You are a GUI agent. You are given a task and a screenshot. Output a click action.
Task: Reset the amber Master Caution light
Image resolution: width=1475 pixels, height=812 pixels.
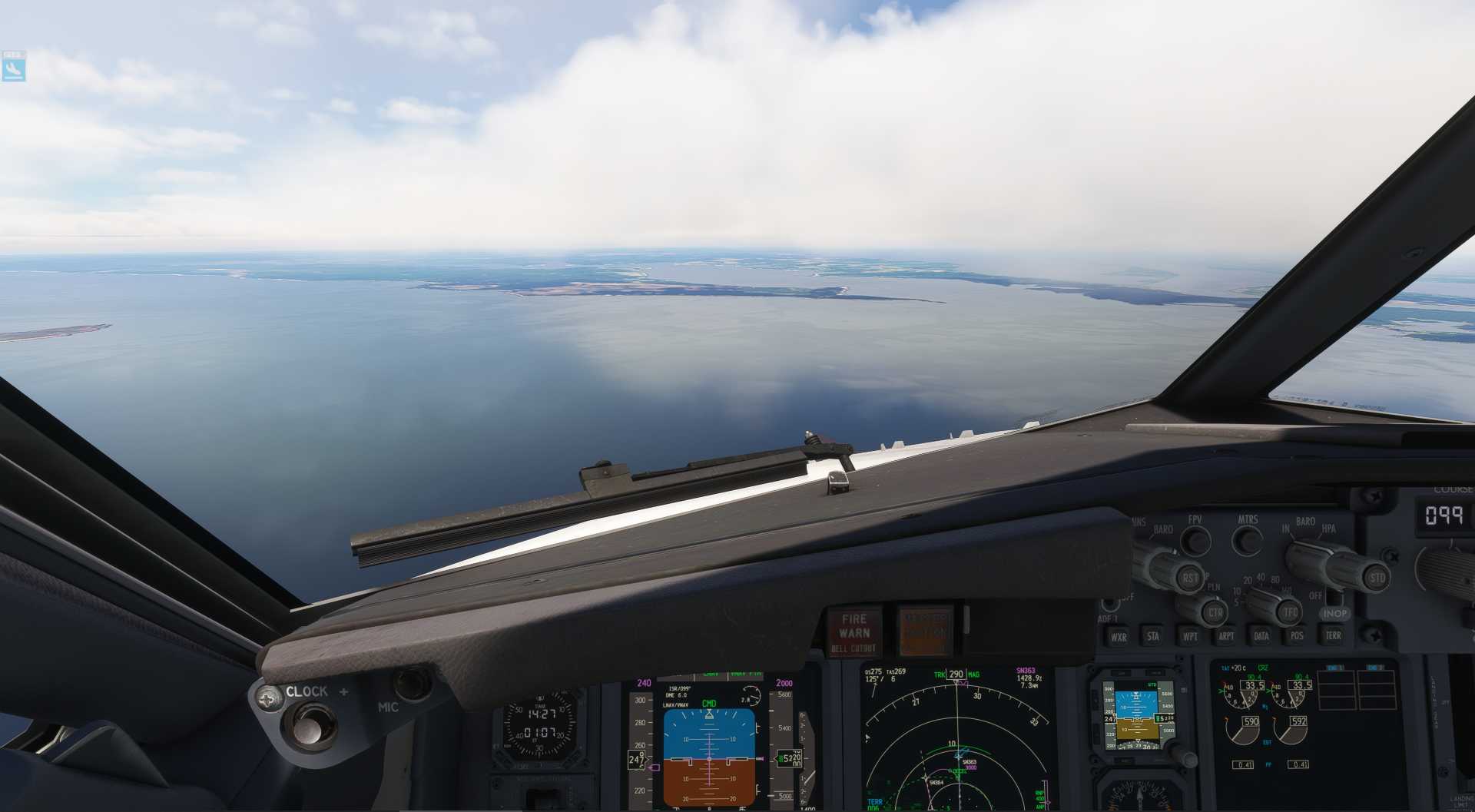click(924, 631)
